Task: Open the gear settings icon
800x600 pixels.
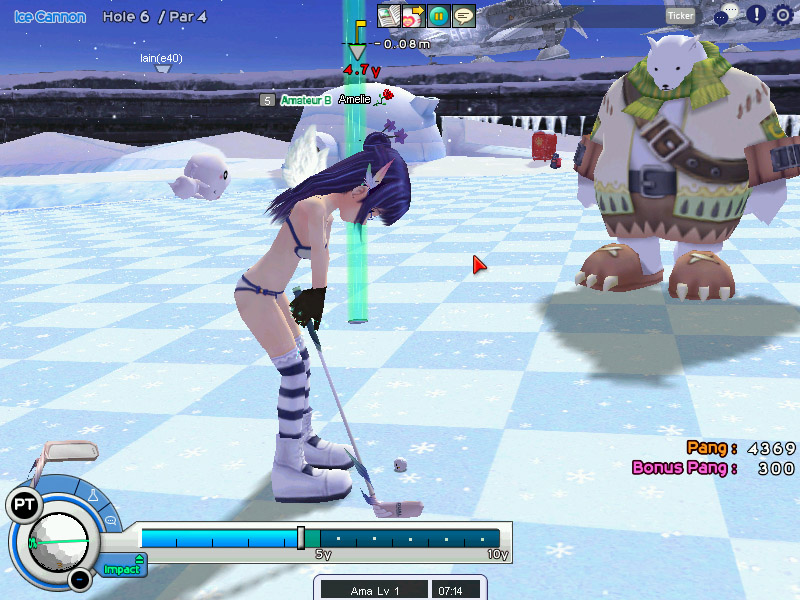Action: pos(782,15)
